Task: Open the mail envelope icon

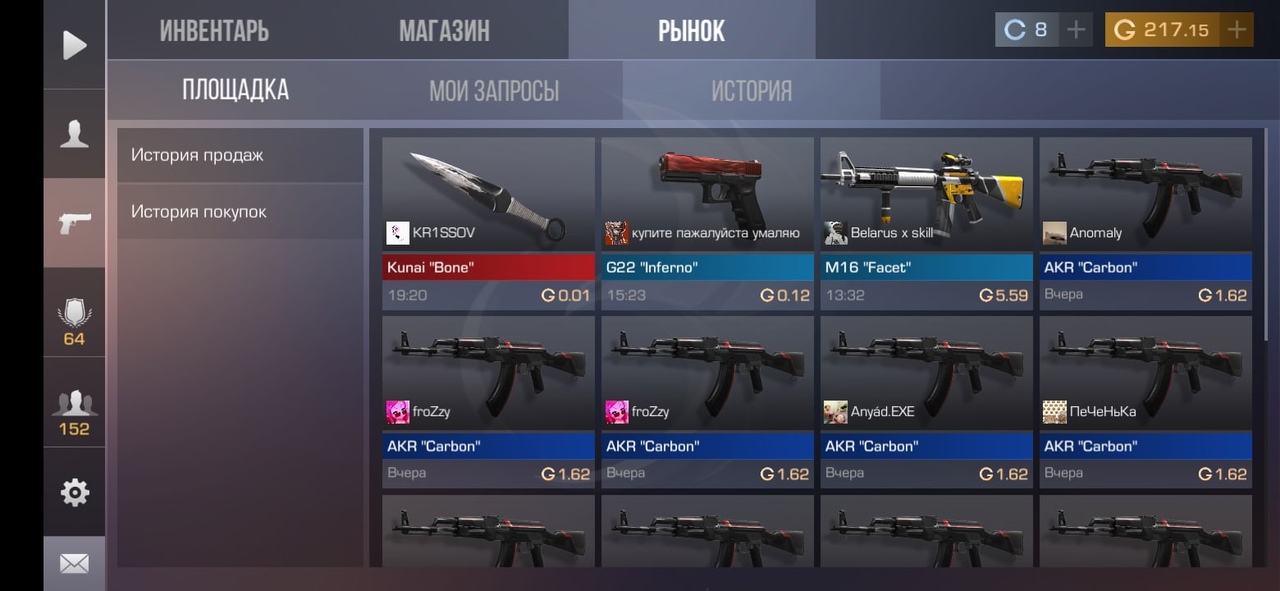Action: point(74,564)
